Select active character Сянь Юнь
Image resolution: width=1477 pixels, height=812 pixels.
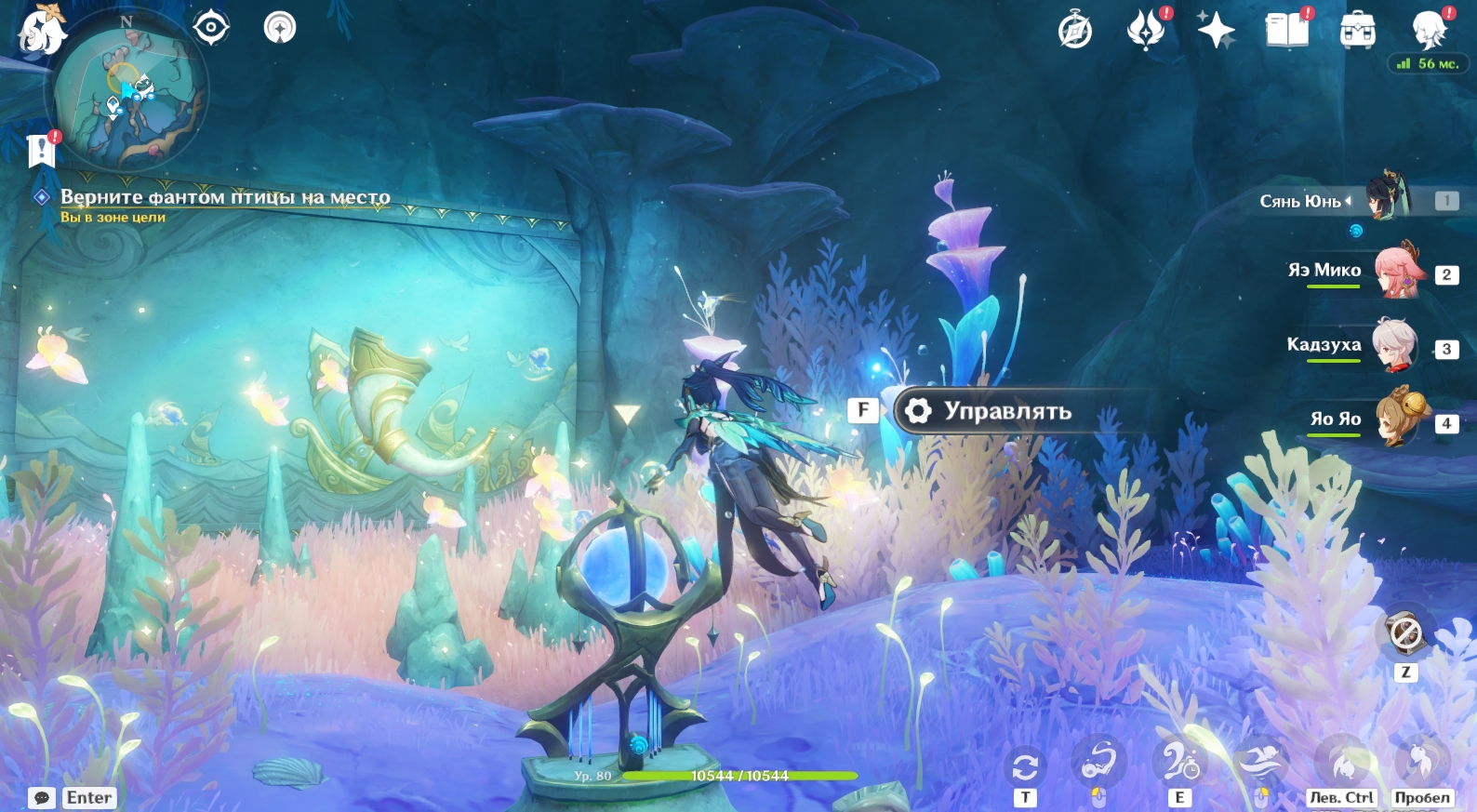coord(1388,197)
